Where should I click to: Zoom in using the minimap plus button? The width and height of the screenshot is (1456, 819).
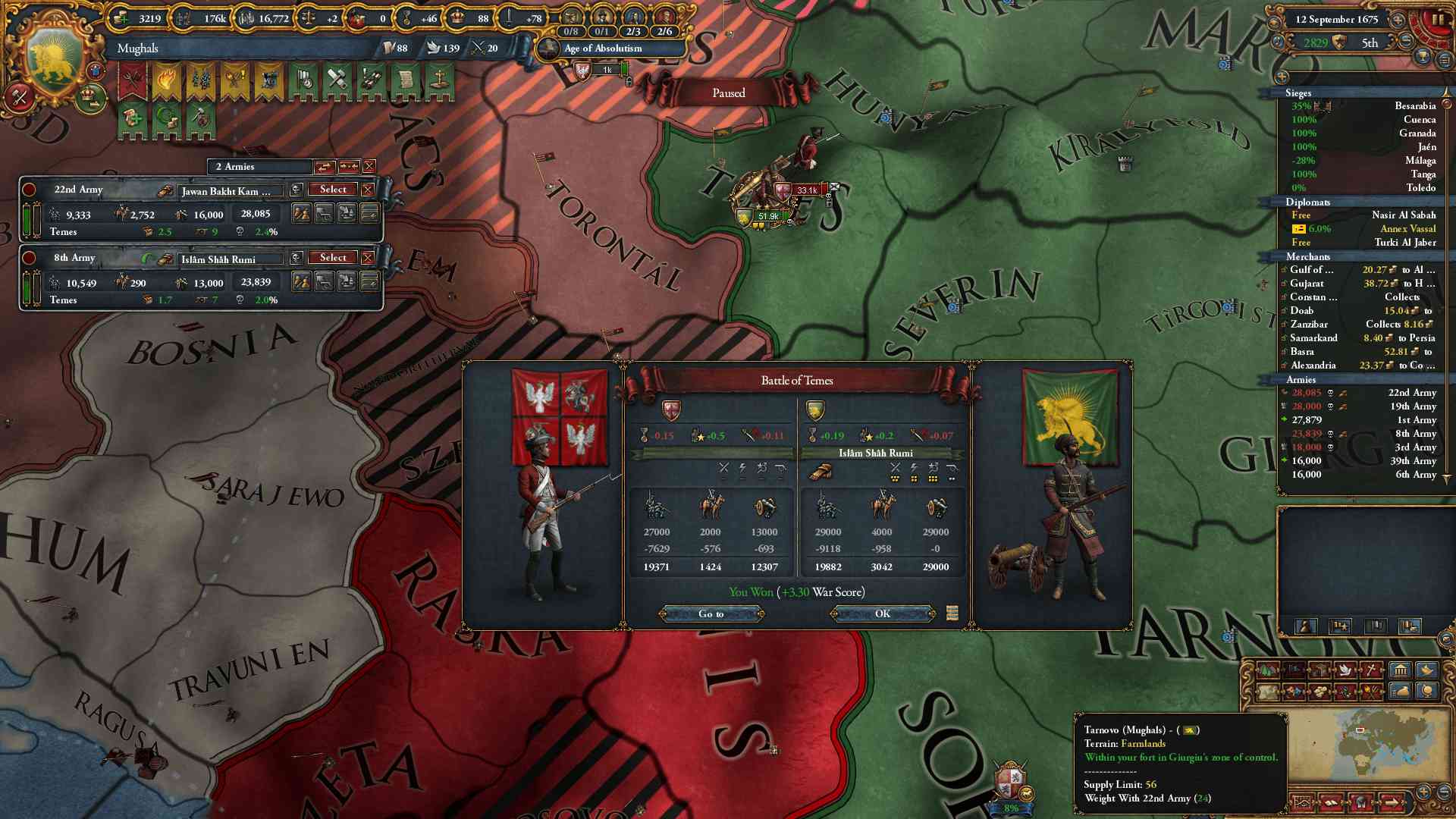tap(1423, 791)
